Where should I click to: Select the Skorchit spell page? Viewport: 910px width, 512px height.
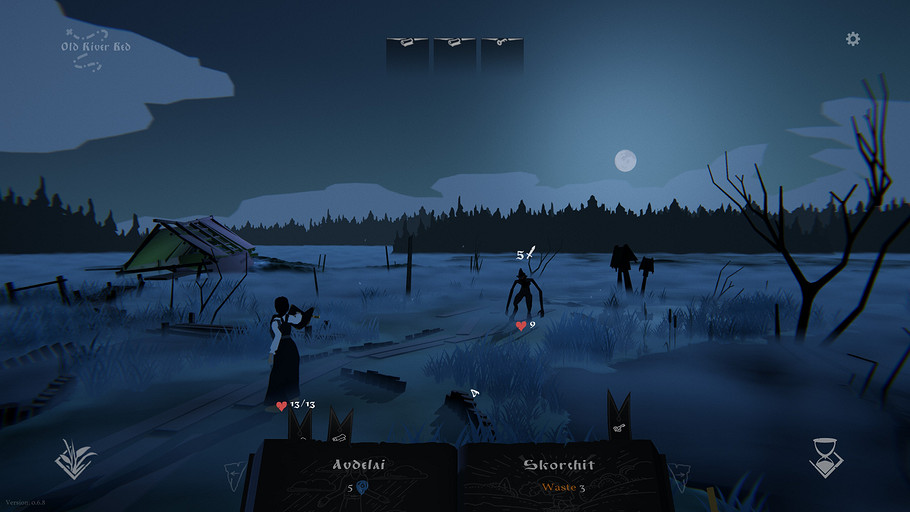[559, 476]
